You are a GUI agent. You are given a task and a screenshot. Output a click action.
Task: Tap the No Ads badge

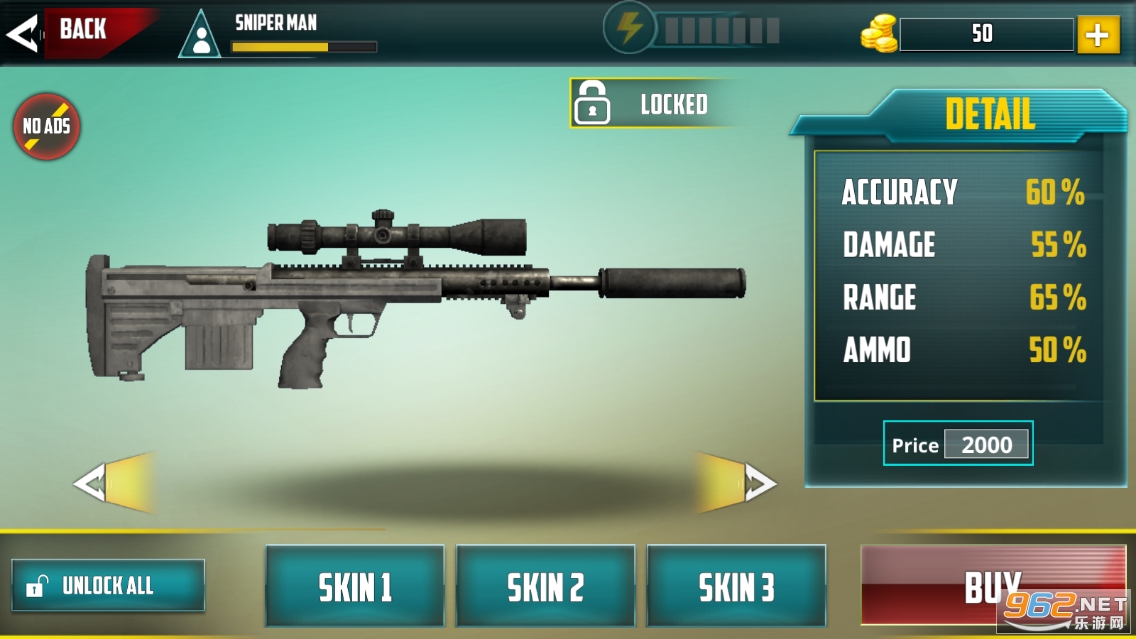click(x=46, y=127)
